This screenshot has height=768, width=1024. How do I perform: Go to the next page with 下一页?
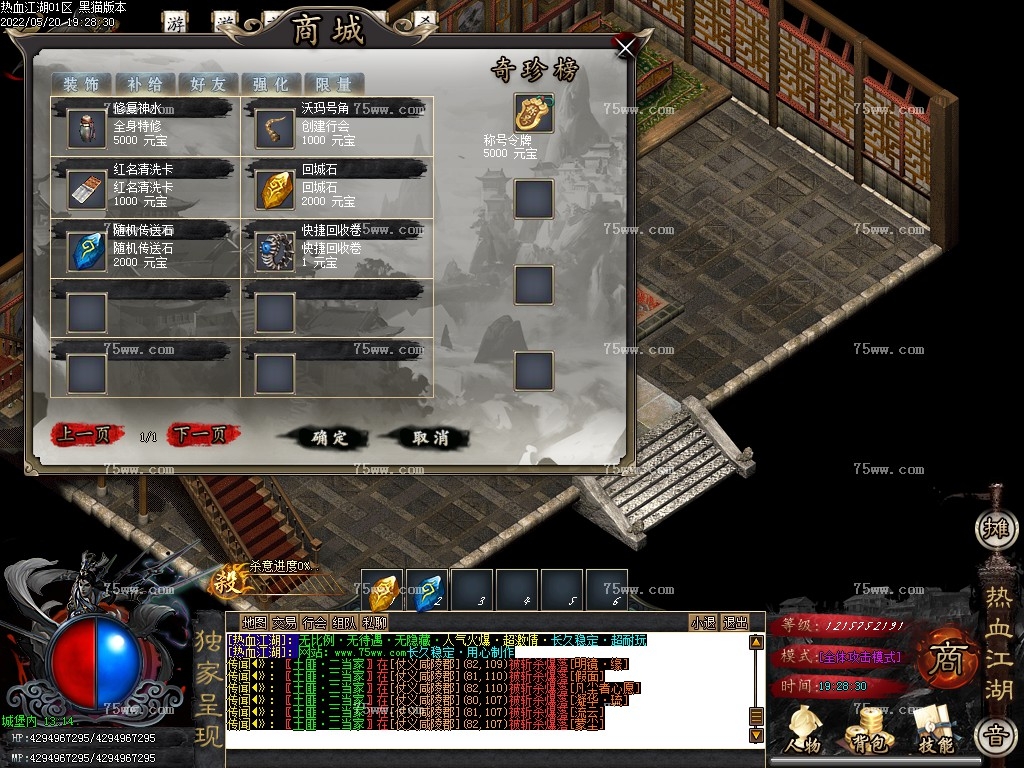click(x=204, y=435)
